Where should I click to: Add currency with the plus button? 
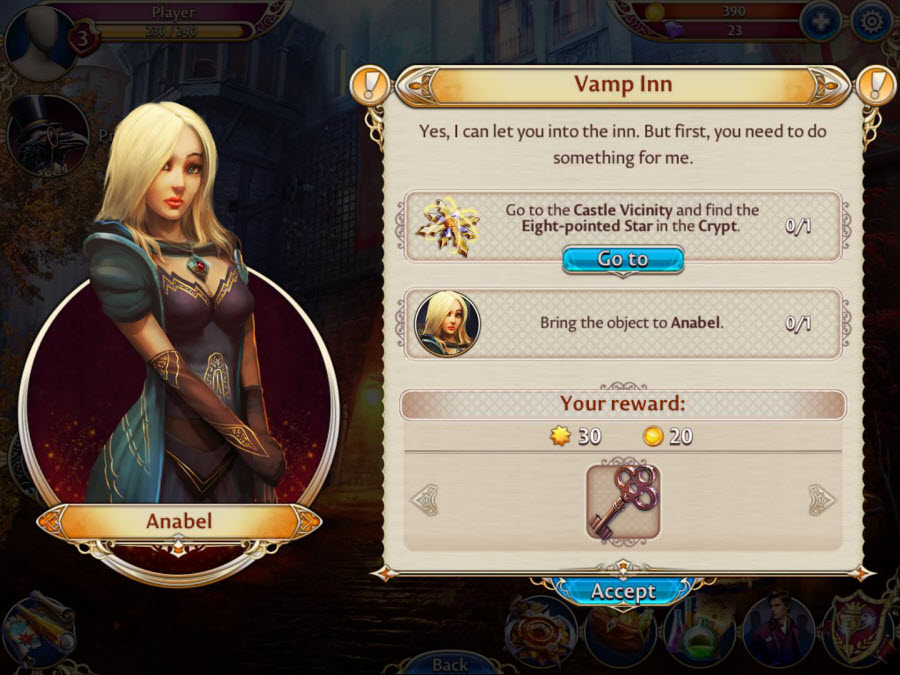(x=819, y=22)
